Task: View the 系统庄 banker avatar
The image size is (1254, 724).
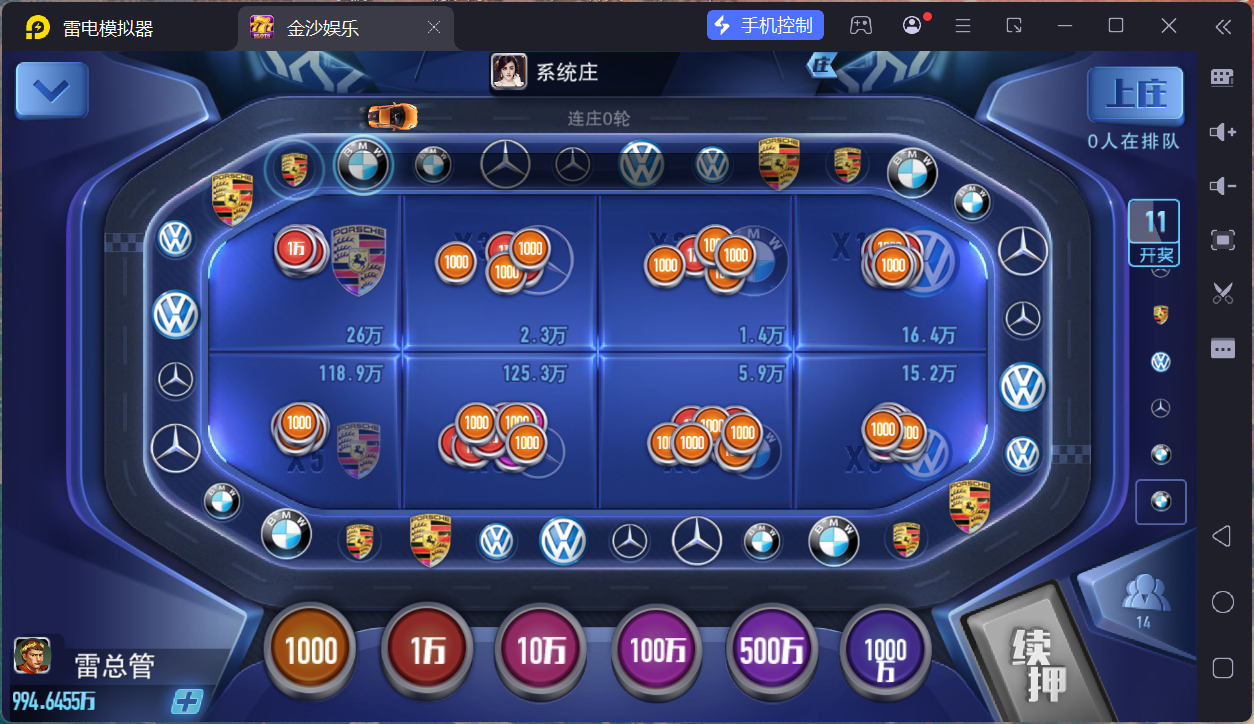Action: pos(509,72)
